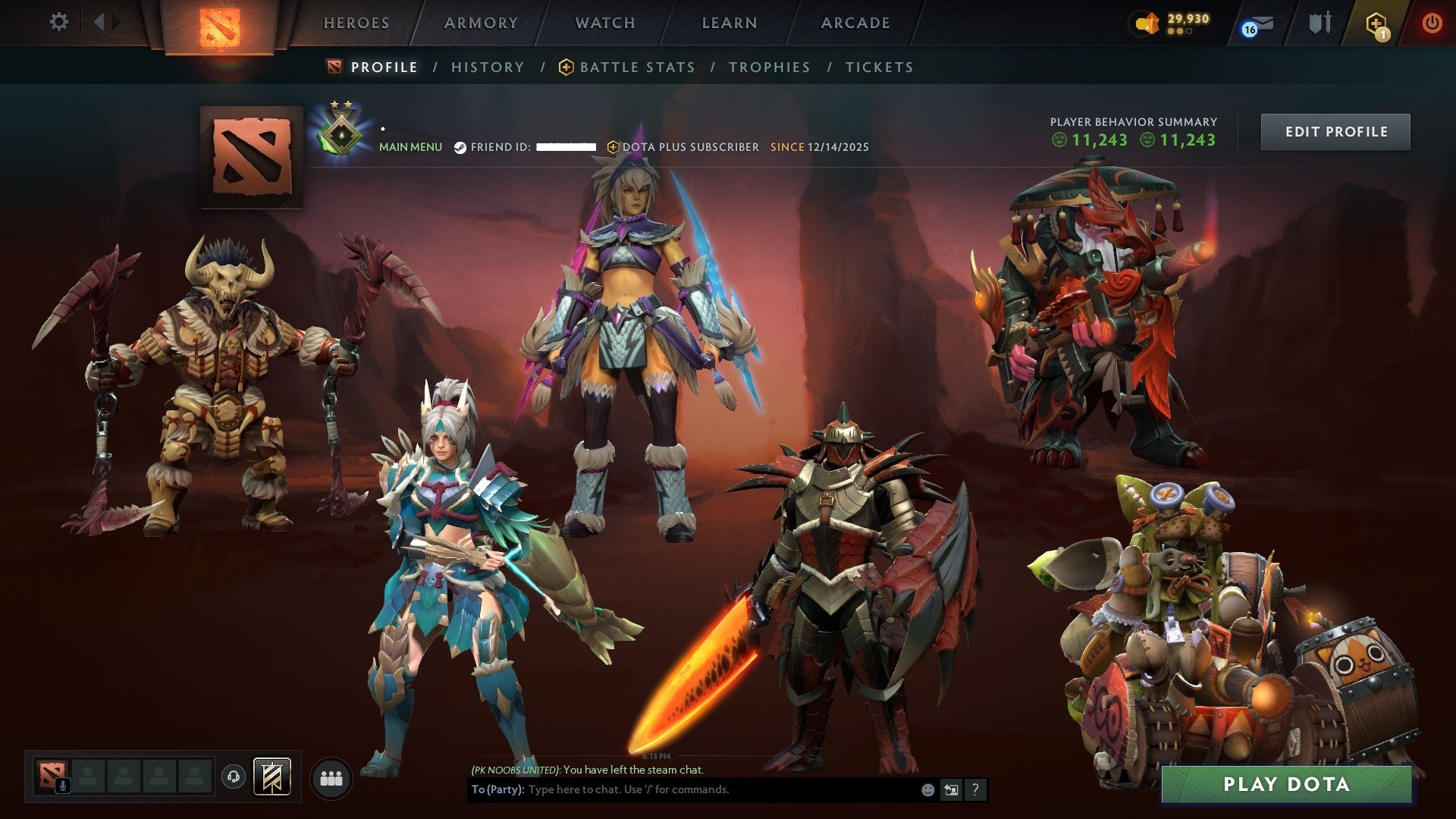The height and width of the screenshot is (819, 1456).
Task: Click the guild banner icon near party slots
Action: 272,777
